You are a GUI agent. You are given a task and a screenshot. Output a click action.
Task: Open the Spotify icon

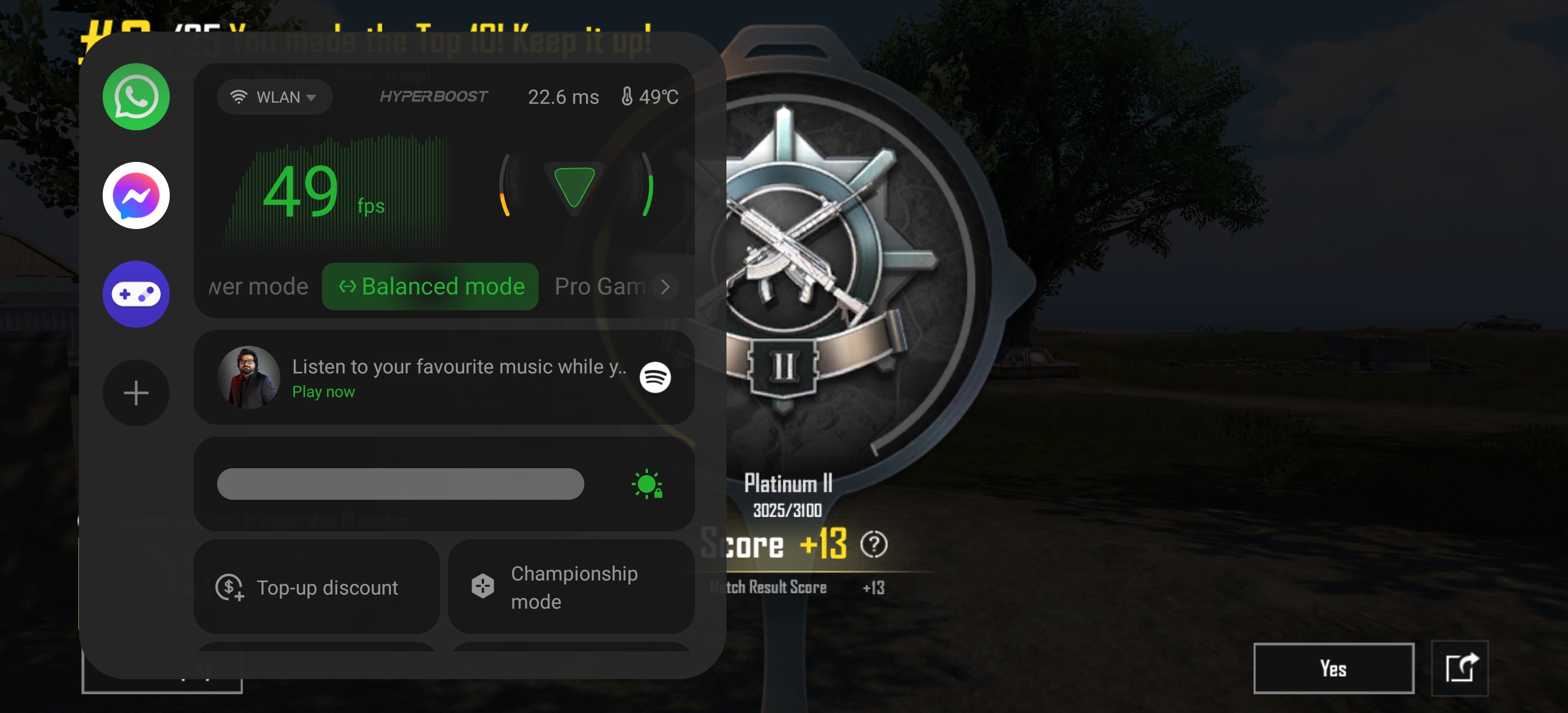[655, 377]
